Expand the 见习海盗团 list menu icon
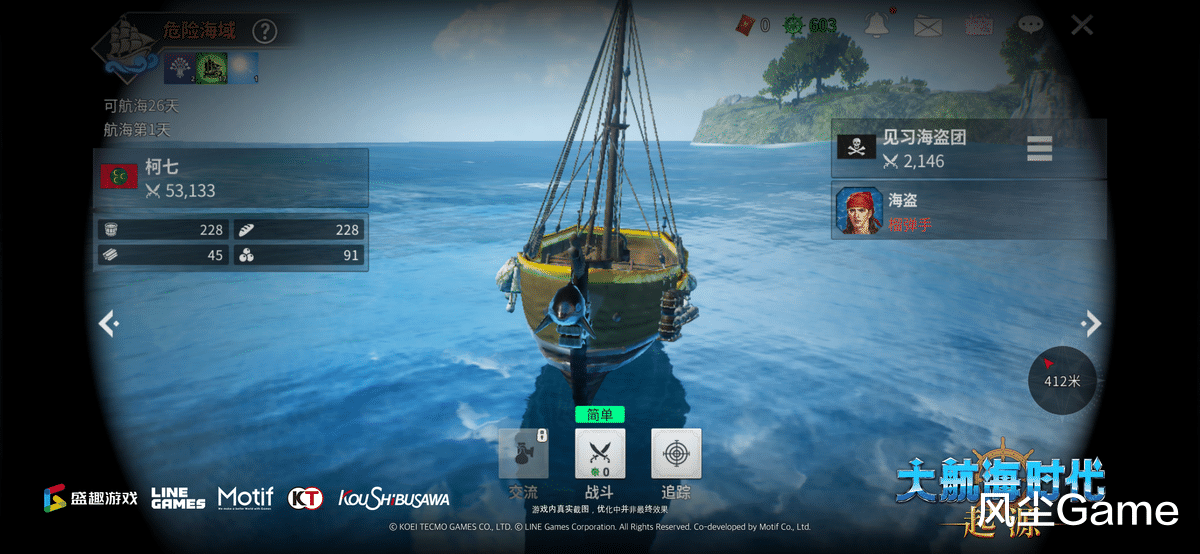The image size is (1200, 554). 1040,148
